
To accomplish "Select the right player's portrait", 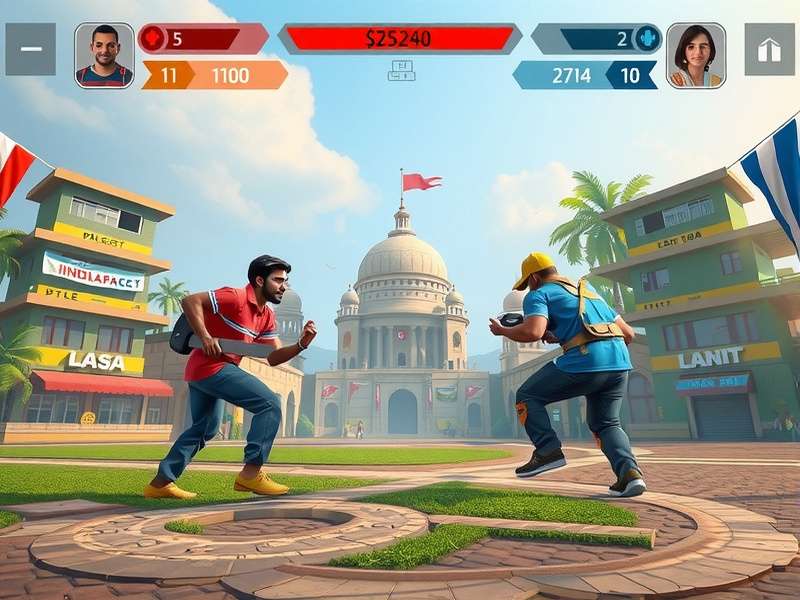I will pyautogui.click(x=696, y=55).
